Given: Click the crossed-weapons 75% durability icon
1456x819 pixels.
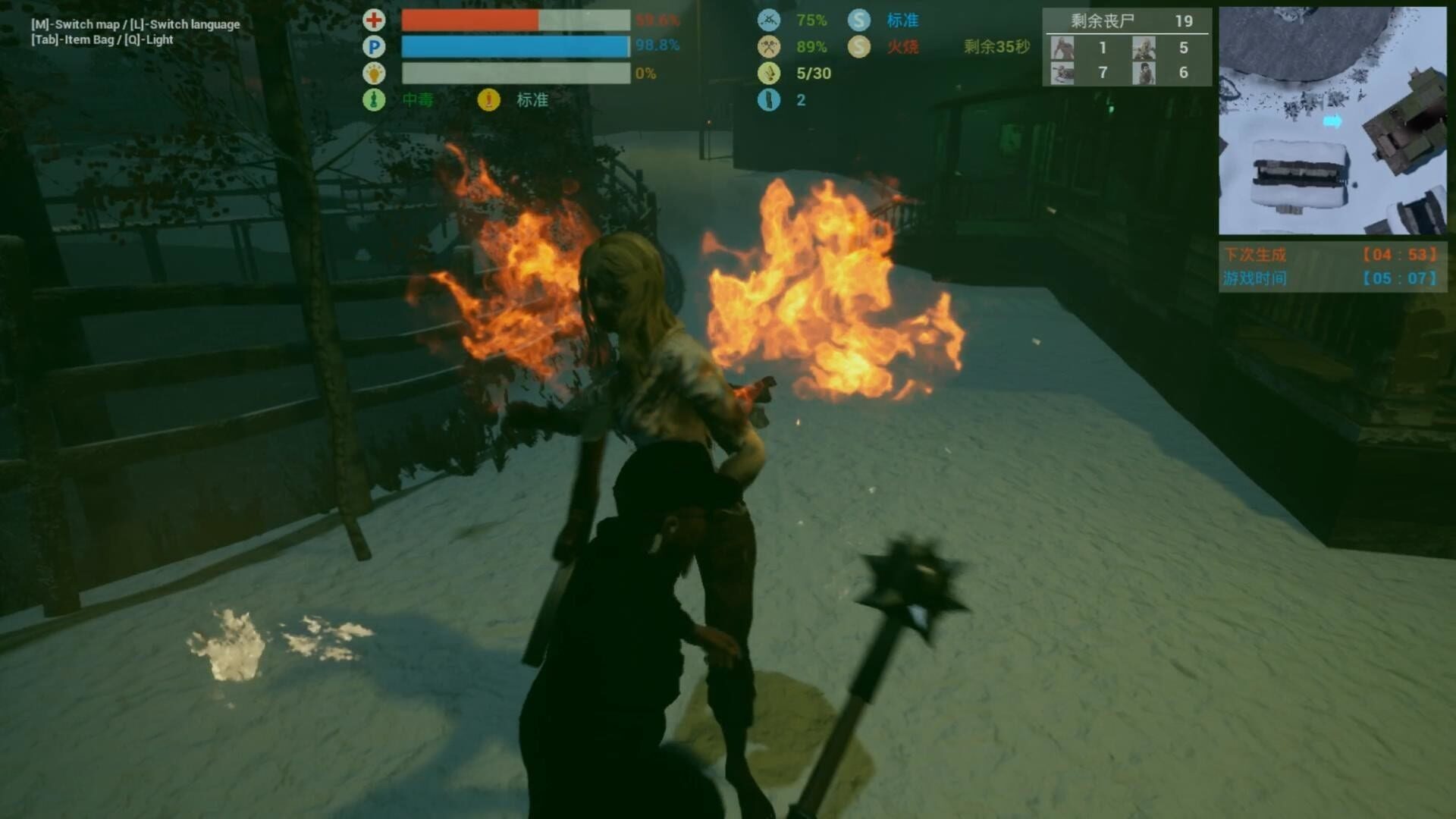Looking at the screenshot, I should pyautogui.click(x=767, y=20).
